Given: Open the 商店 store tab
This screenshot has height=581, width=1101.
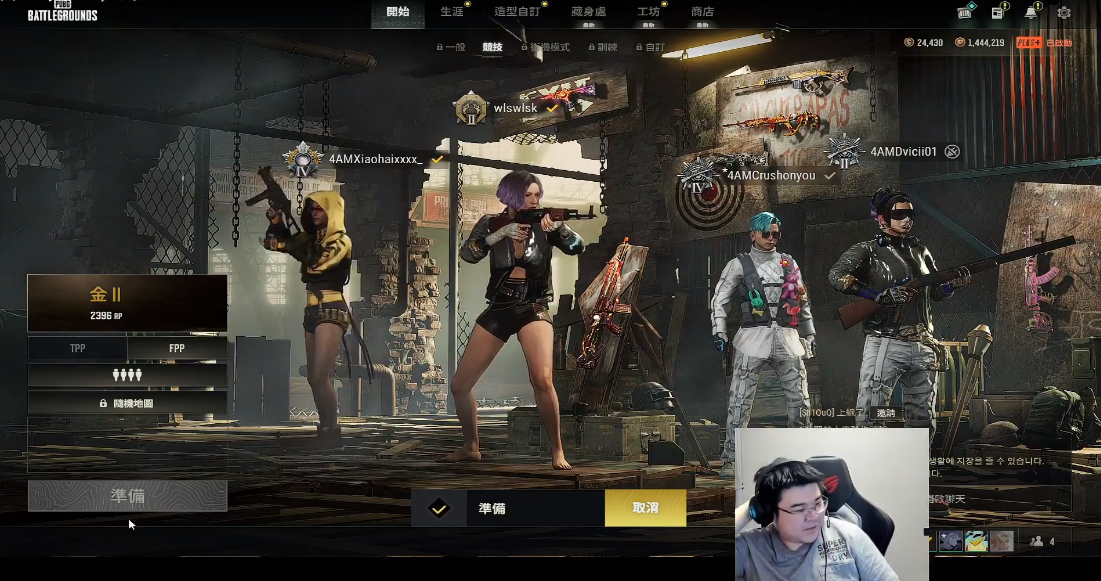Looking at the screenshot, I should click(702, 12).
